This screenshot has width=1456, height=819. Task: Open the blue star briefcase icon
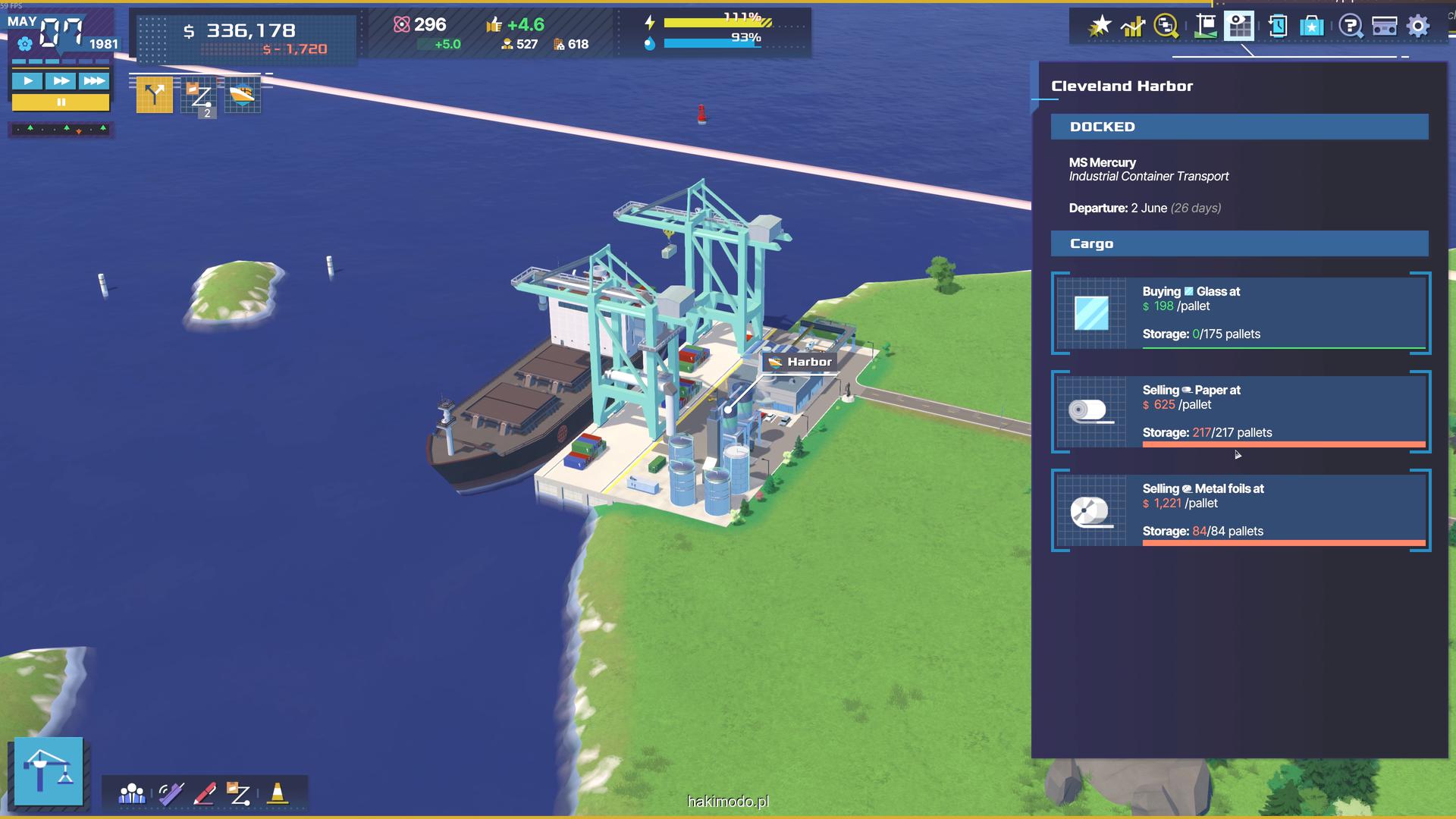click(1311, 27)
